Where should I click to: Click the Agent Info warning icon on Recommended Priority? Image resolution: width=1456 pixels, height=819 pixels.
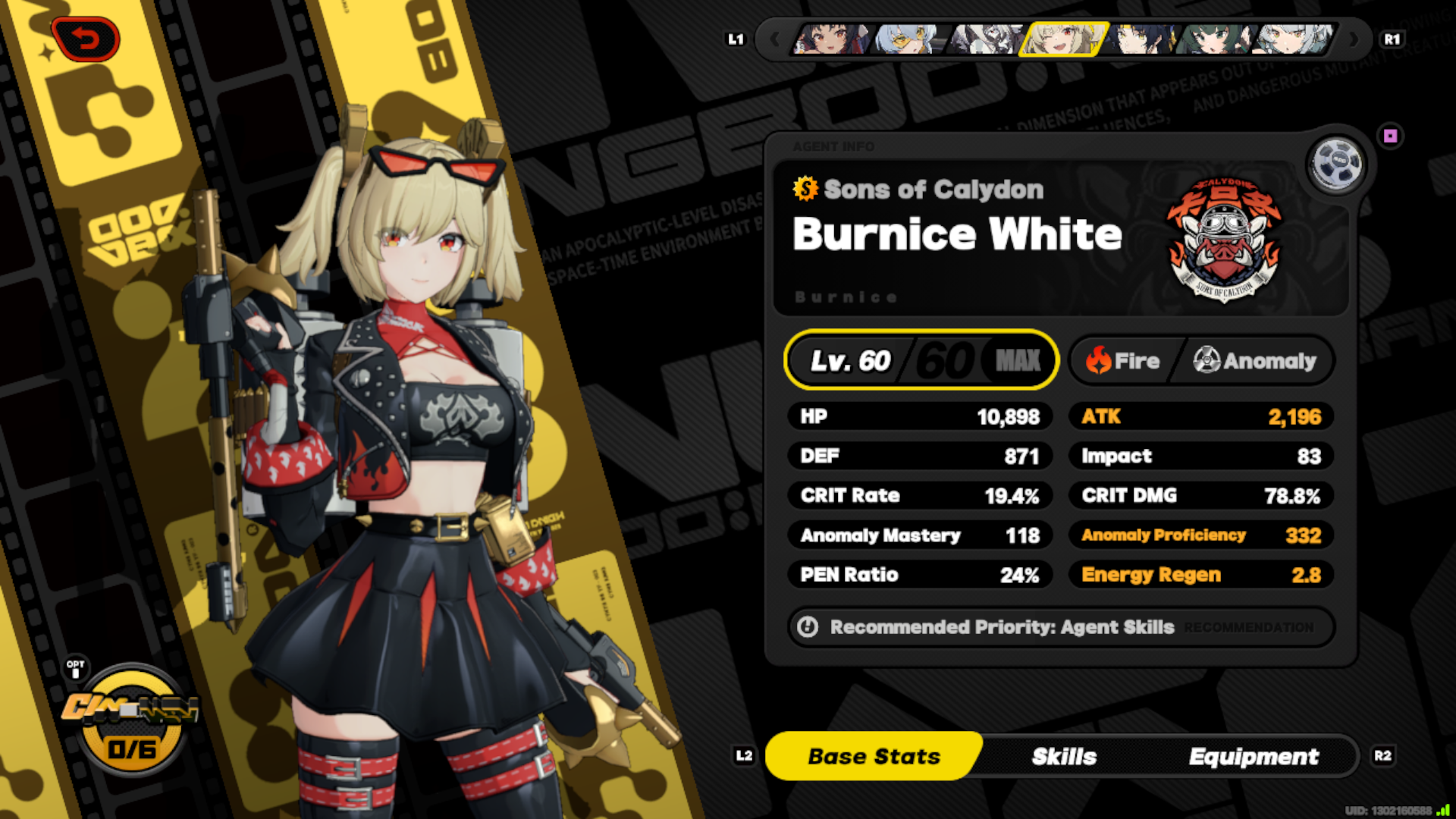coord(808,627)
